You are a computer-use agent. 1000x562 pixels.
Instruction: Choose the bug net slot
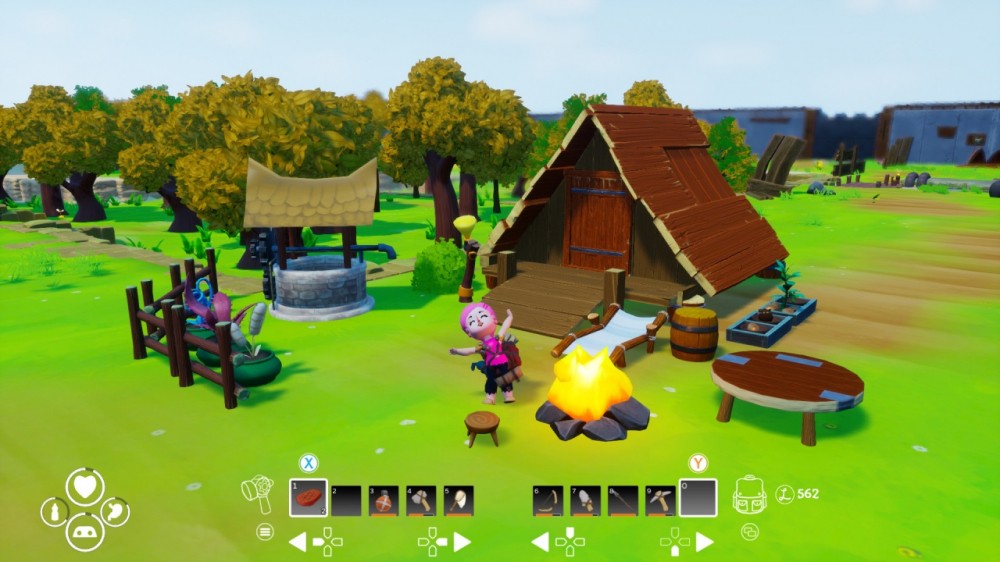point(458,500)
